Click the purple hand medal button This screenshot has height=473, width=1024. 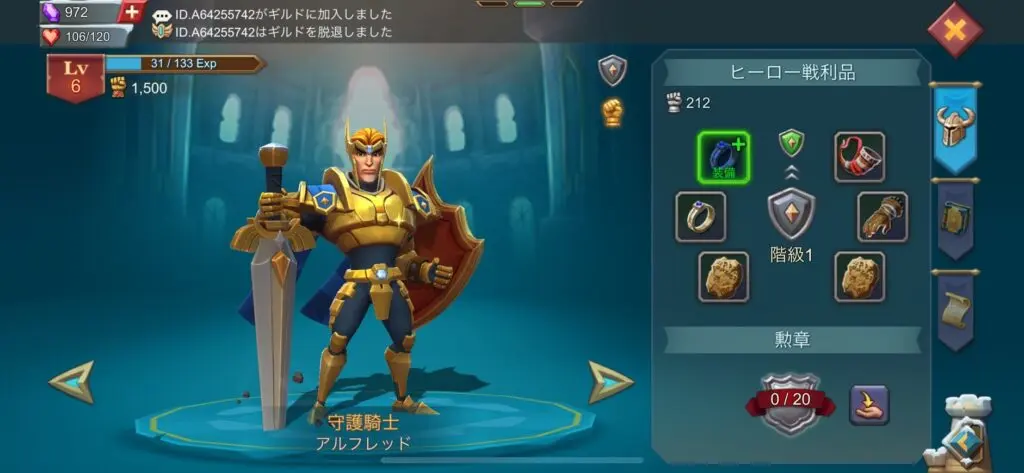coord(869,404)
